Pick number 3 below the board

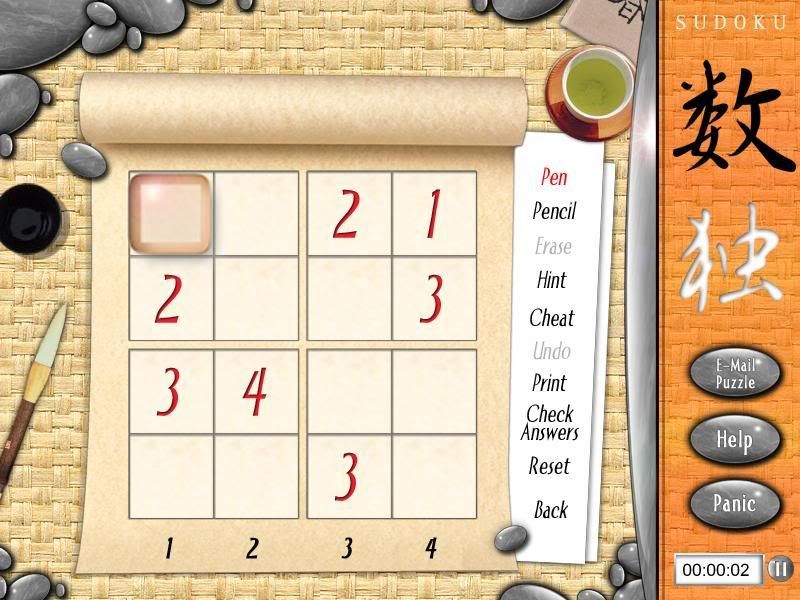coord(347,548)
